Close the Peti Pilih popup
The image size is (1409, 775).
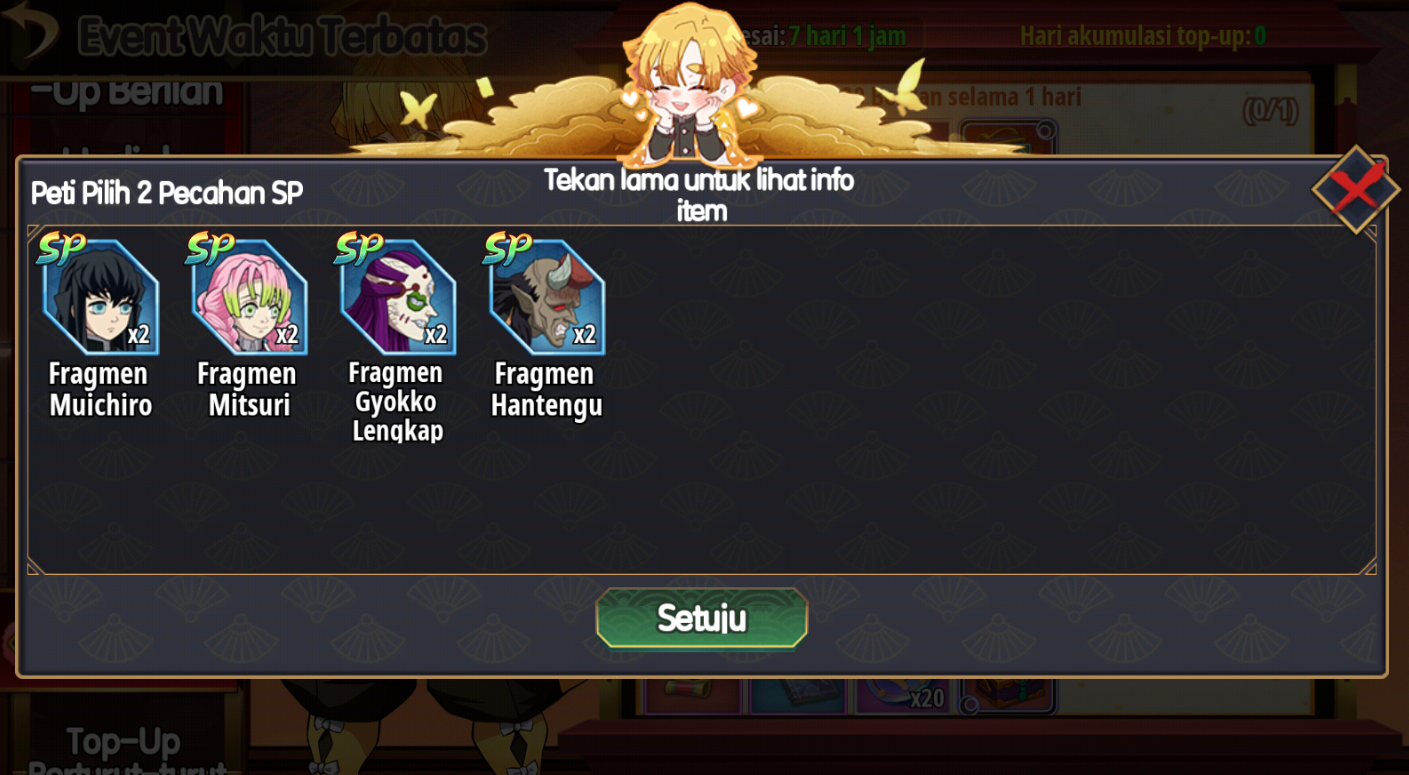(x=1355, y=189)
